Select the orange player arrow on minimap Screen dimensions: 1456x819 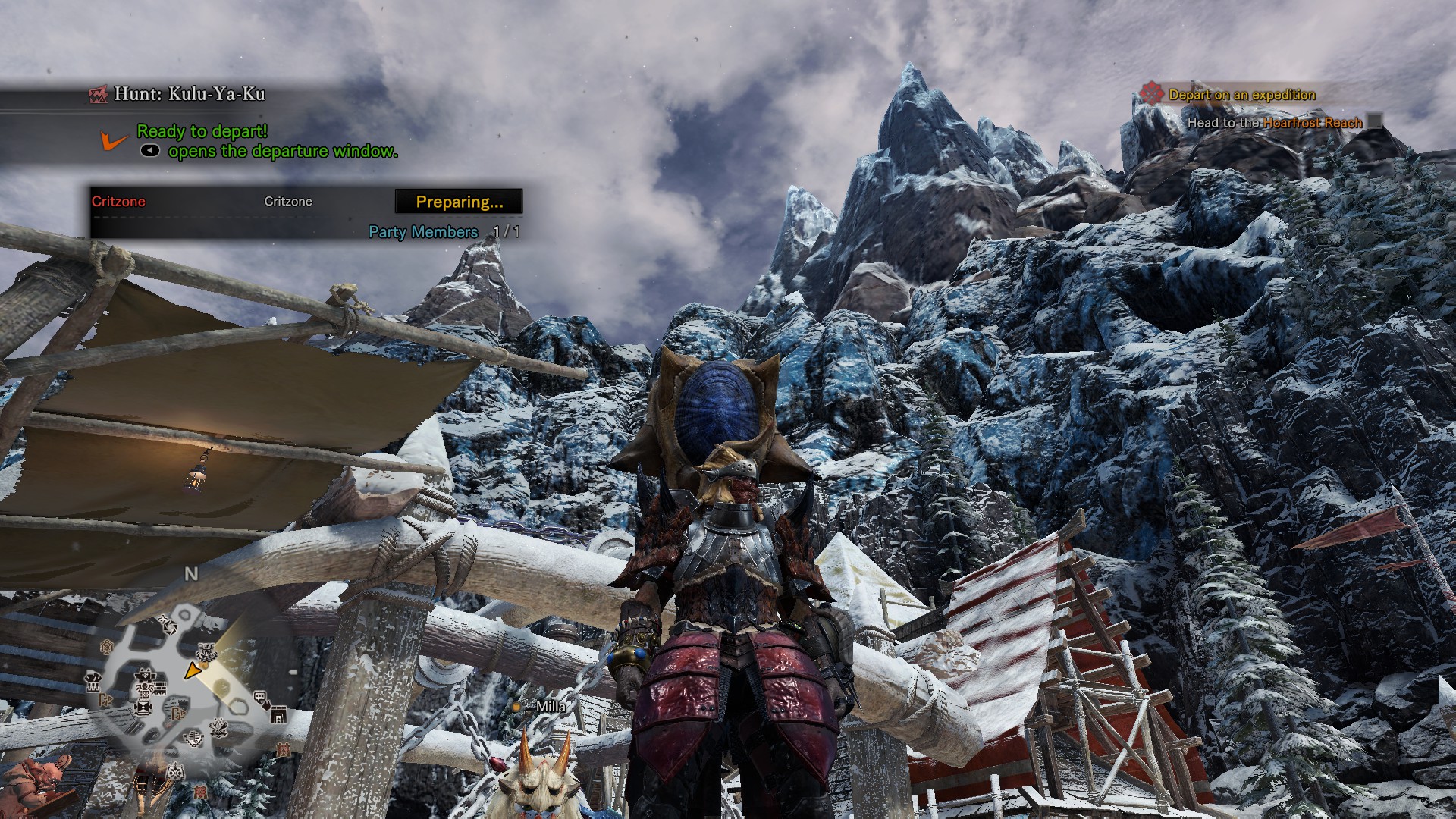(x=193, y=670)
